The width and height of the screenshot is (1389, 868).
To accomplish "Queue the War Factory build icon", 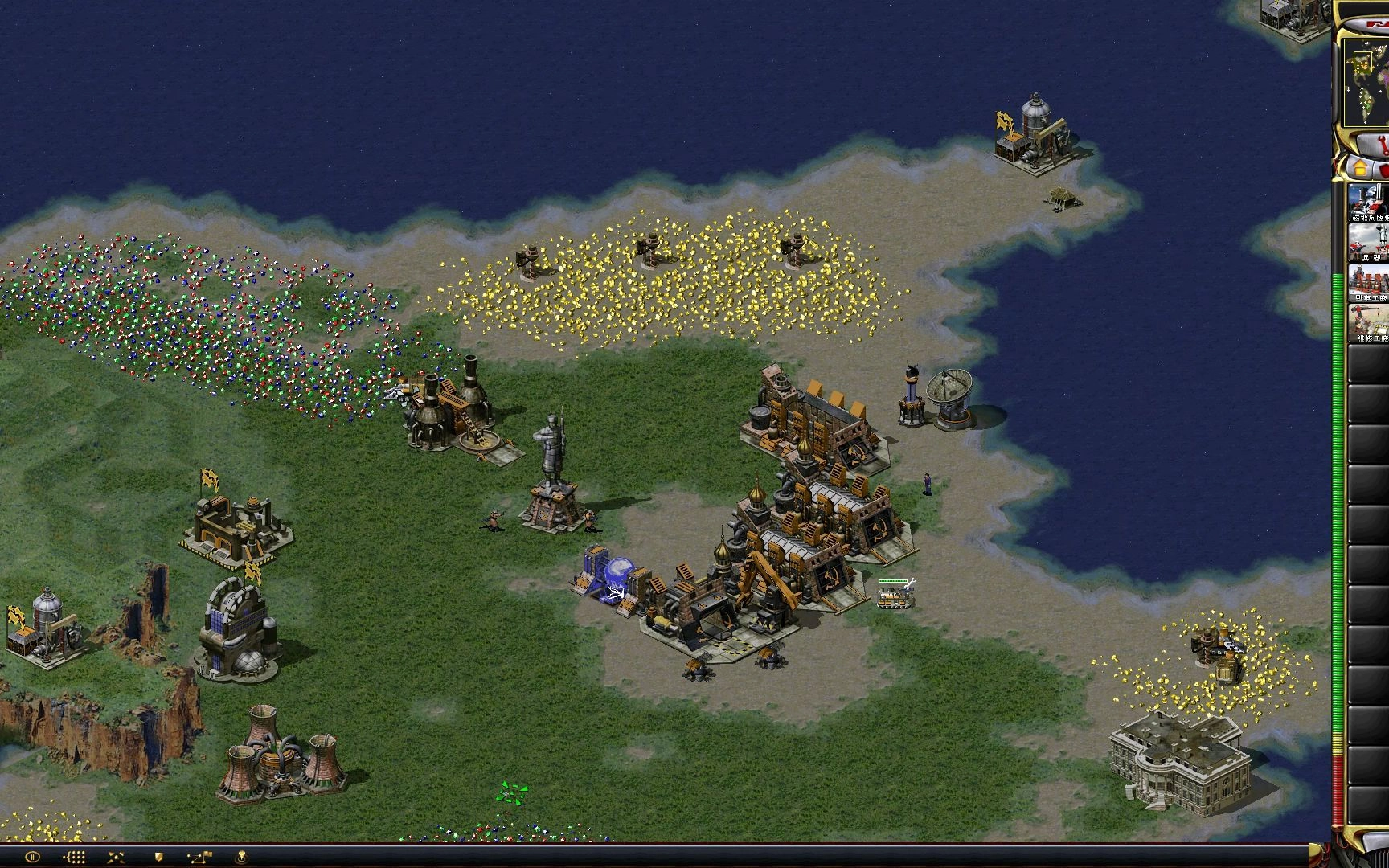I will (1369, 283).
